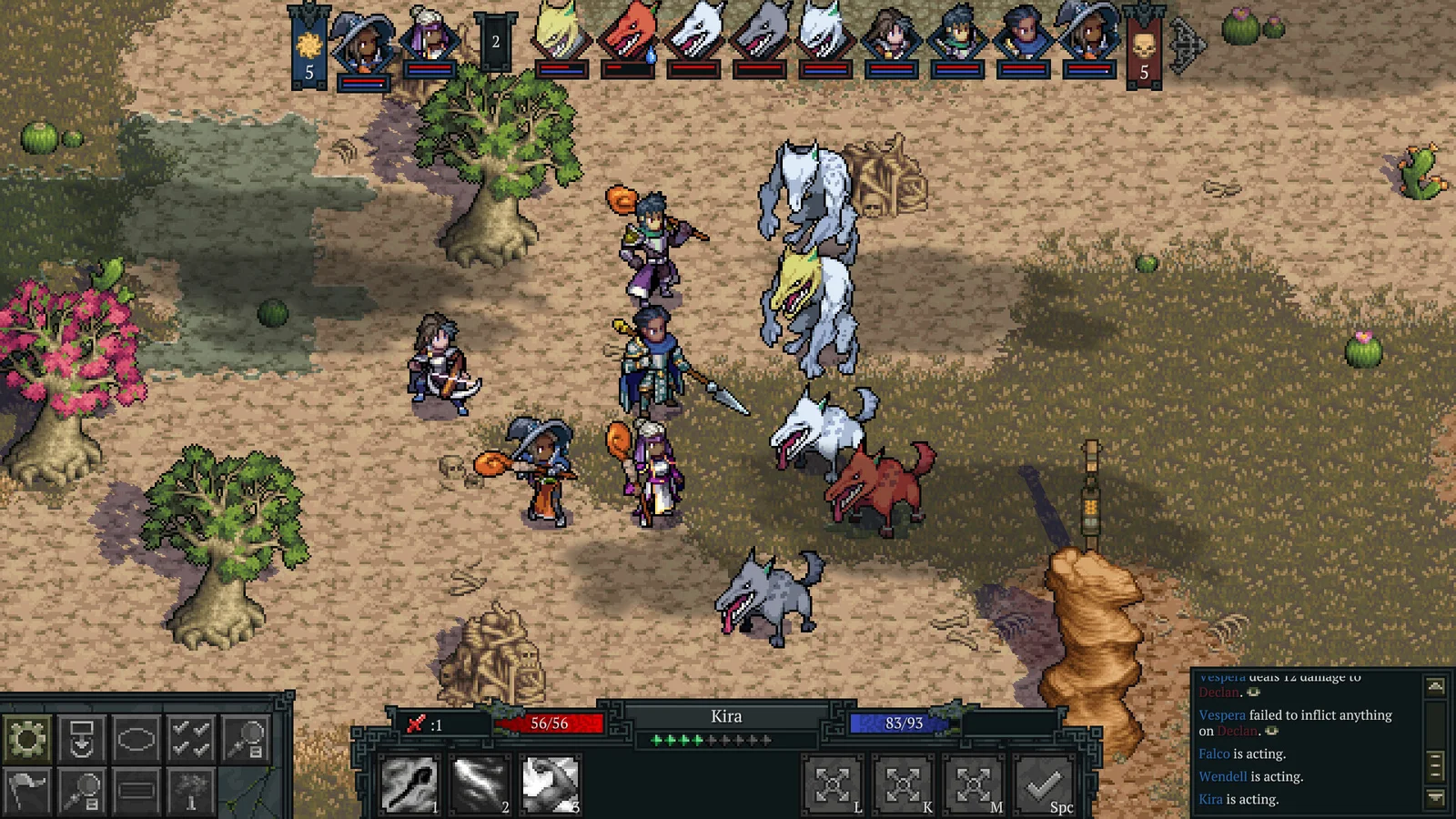The image size is (1456, 819).
Task: Click the Vespera damage log entry
Action: click(x=1274, y=681)
